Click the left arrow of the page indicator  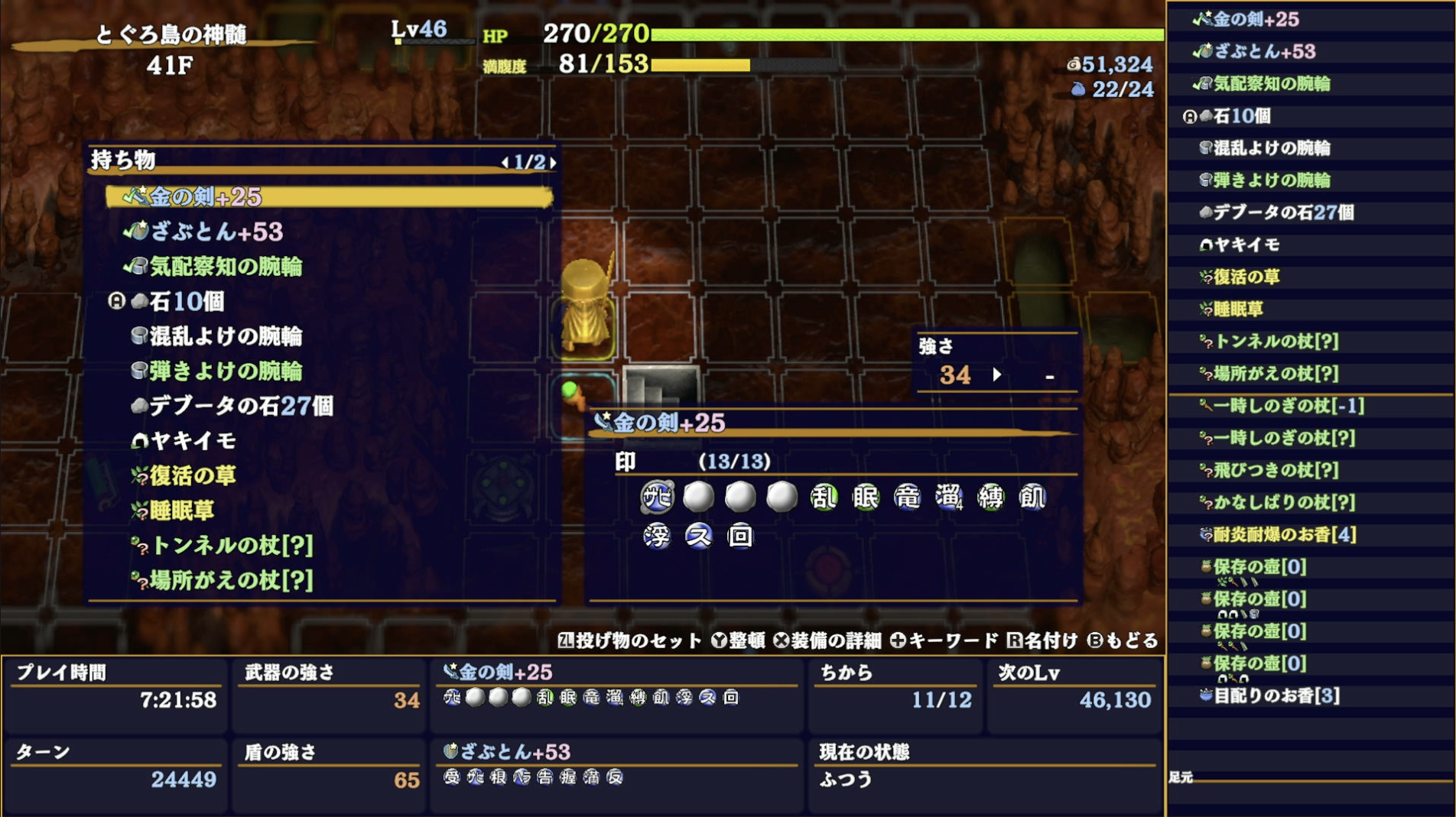(x=505, y=162)
